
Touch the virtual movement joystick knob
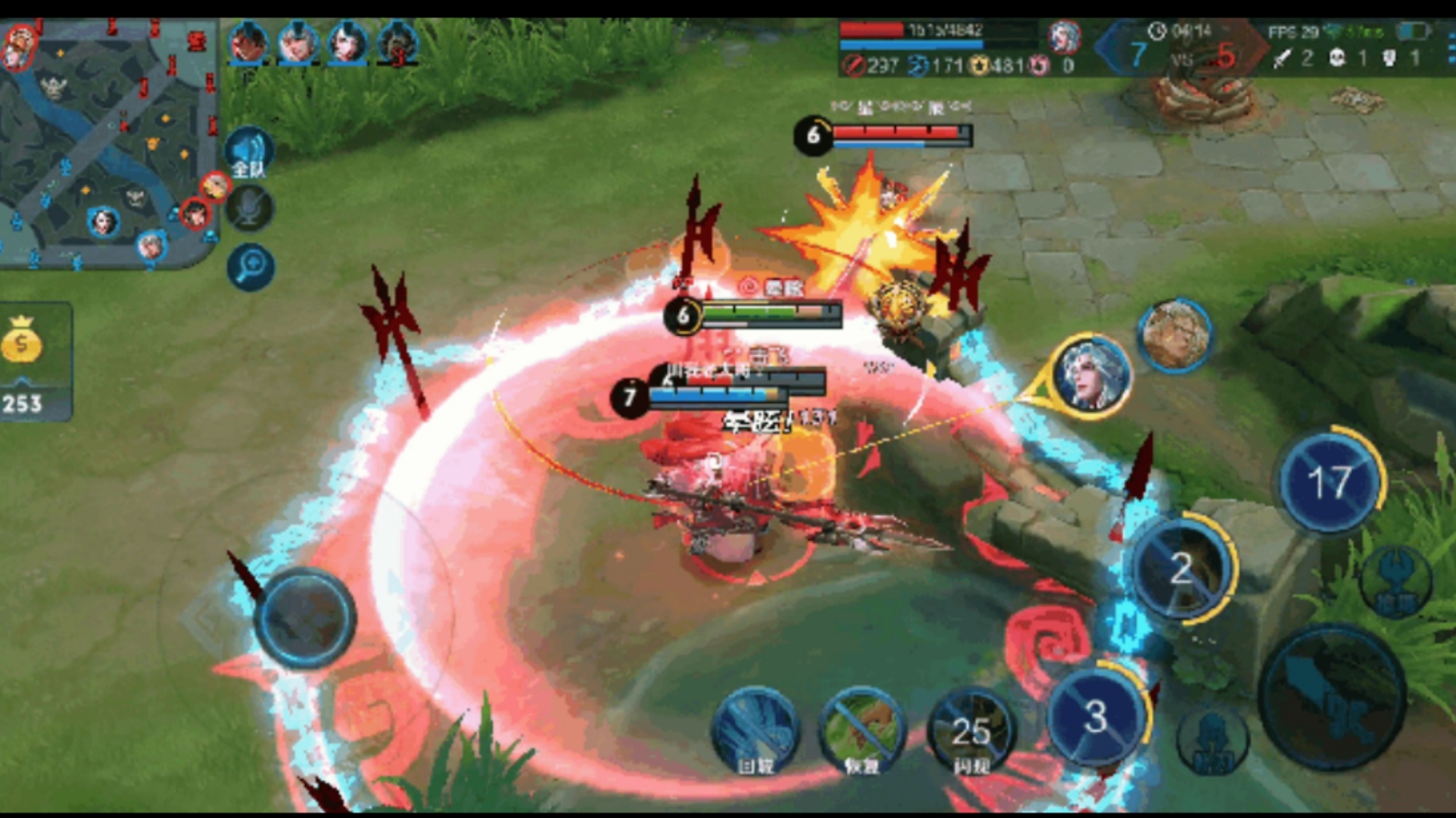click(306, 617)
